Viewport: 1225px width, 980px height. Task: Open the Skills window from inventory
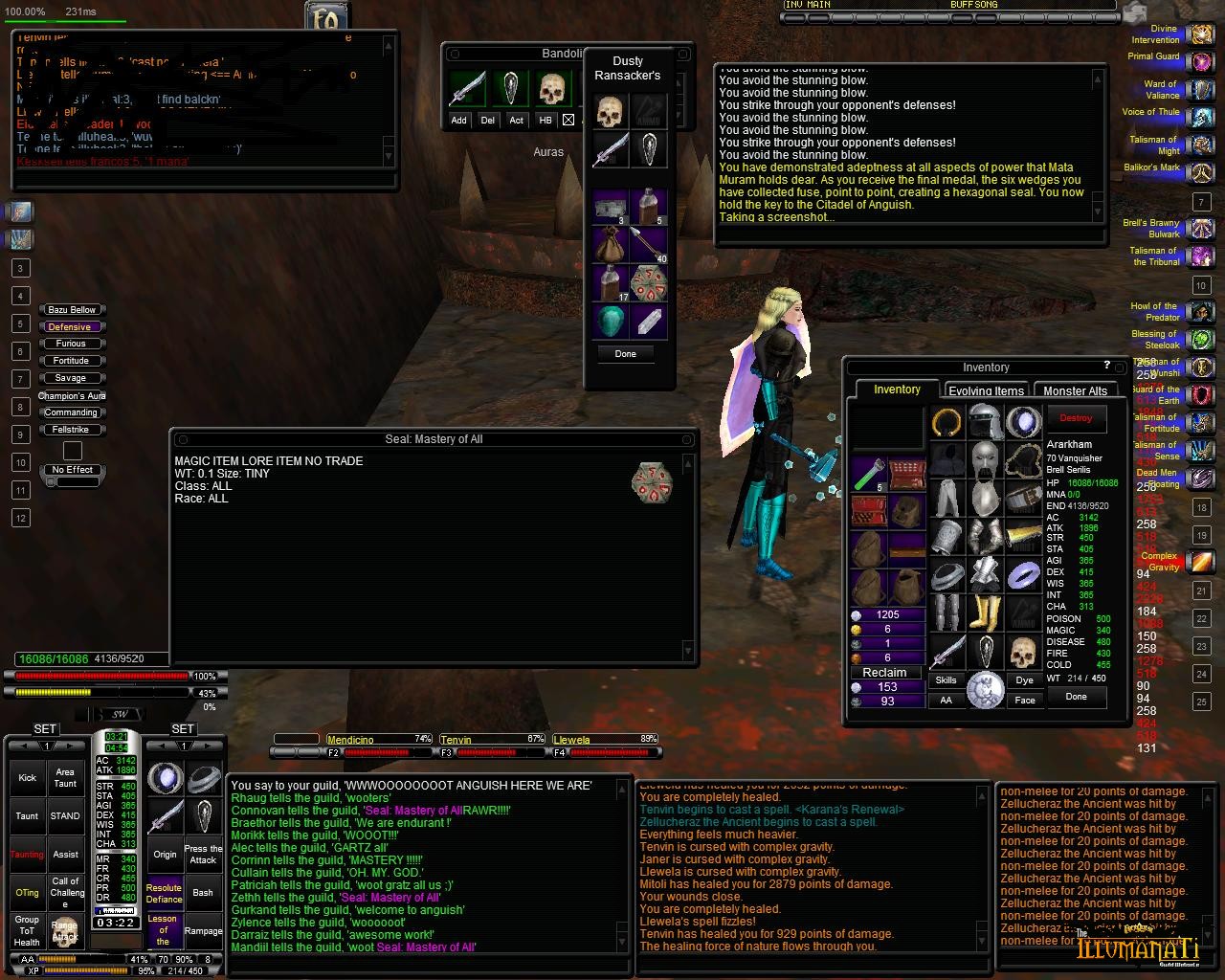[x=946, y=680]
